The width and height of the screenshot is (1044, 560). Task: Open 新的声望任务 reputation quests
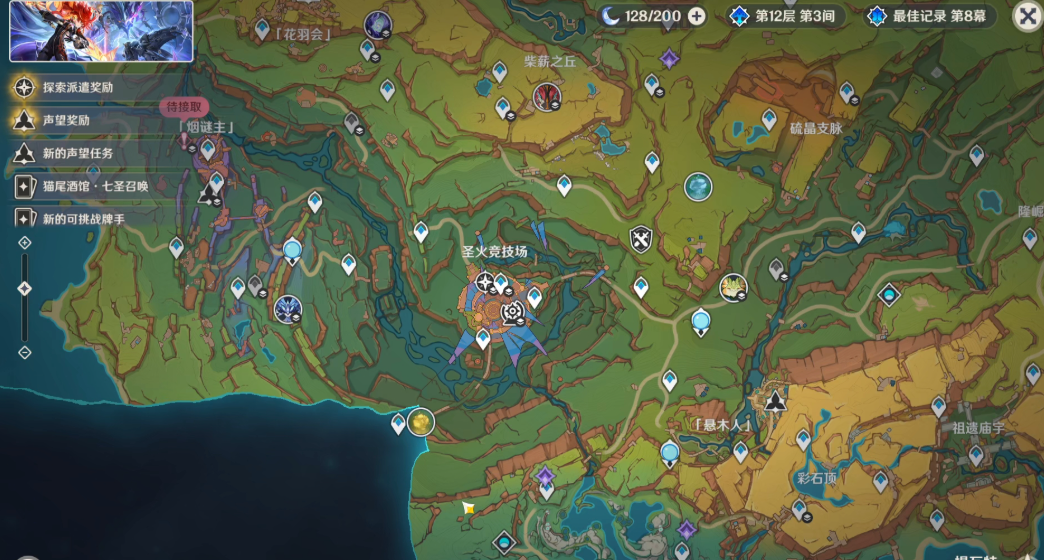pyautogui.click(x=76, y=153)
